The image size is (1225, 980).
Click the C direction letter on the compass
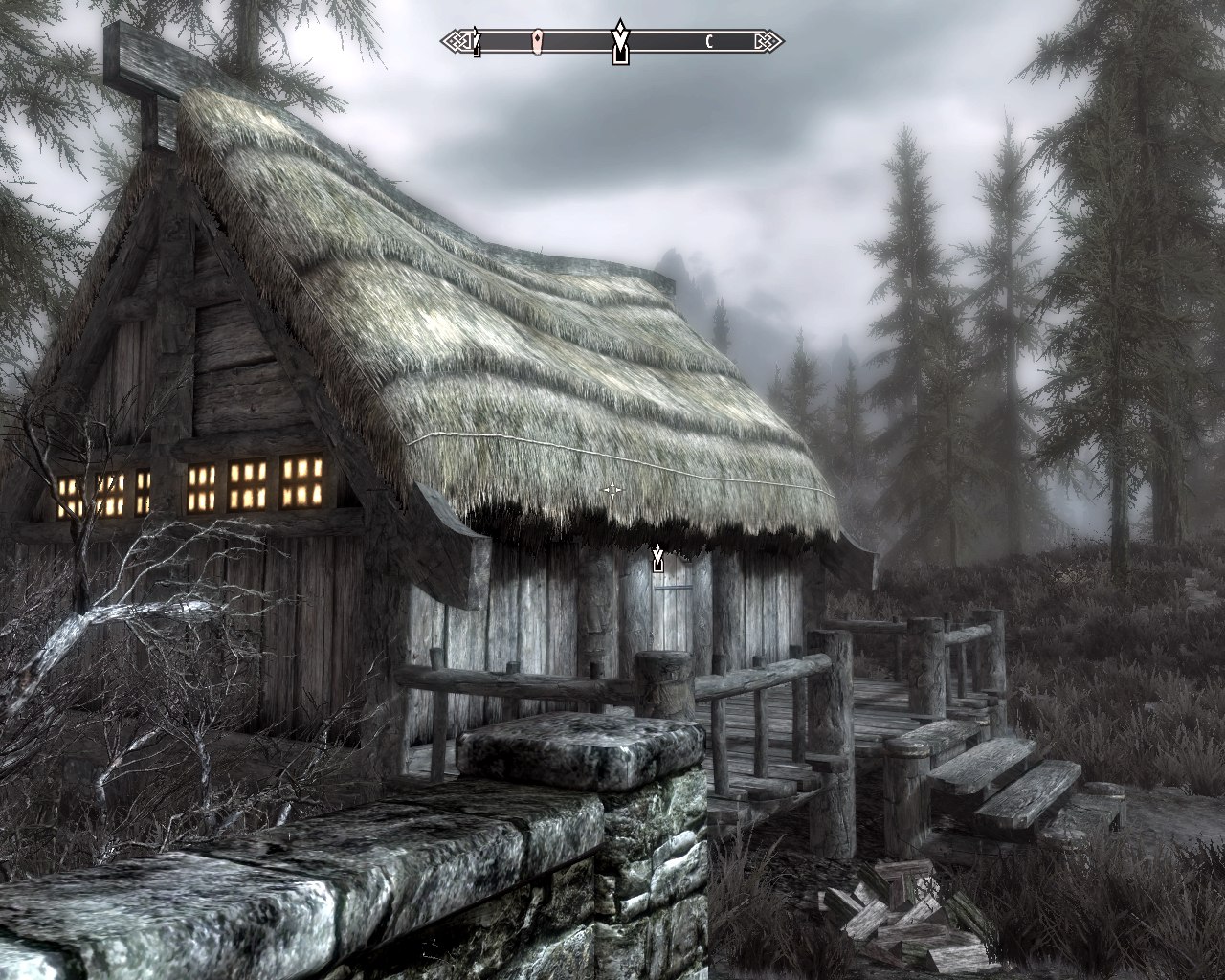(x=709, y=41)
